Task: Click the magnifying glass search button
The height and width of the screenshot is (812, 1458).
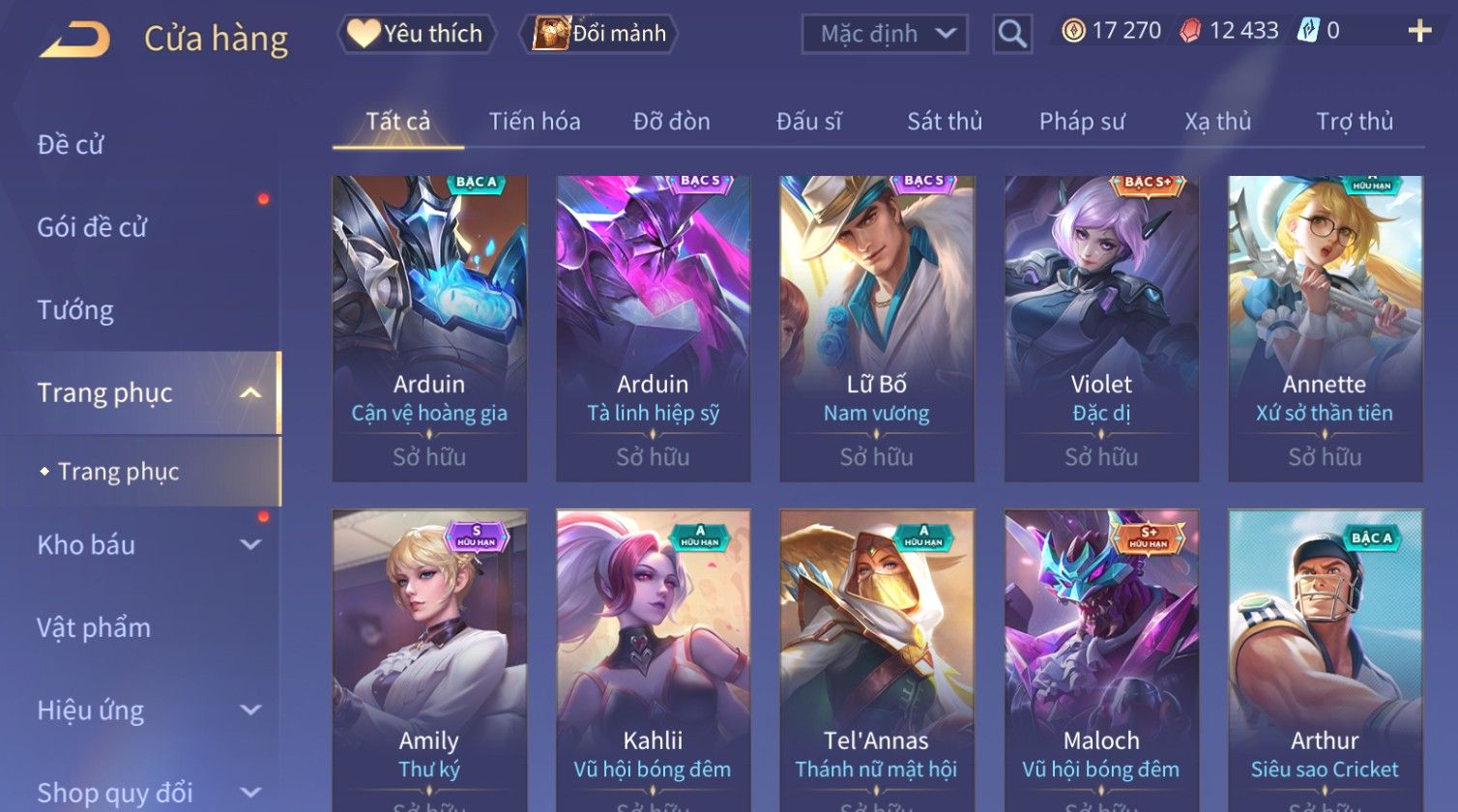Action: pyautogui.click(x=1012, y=35)
